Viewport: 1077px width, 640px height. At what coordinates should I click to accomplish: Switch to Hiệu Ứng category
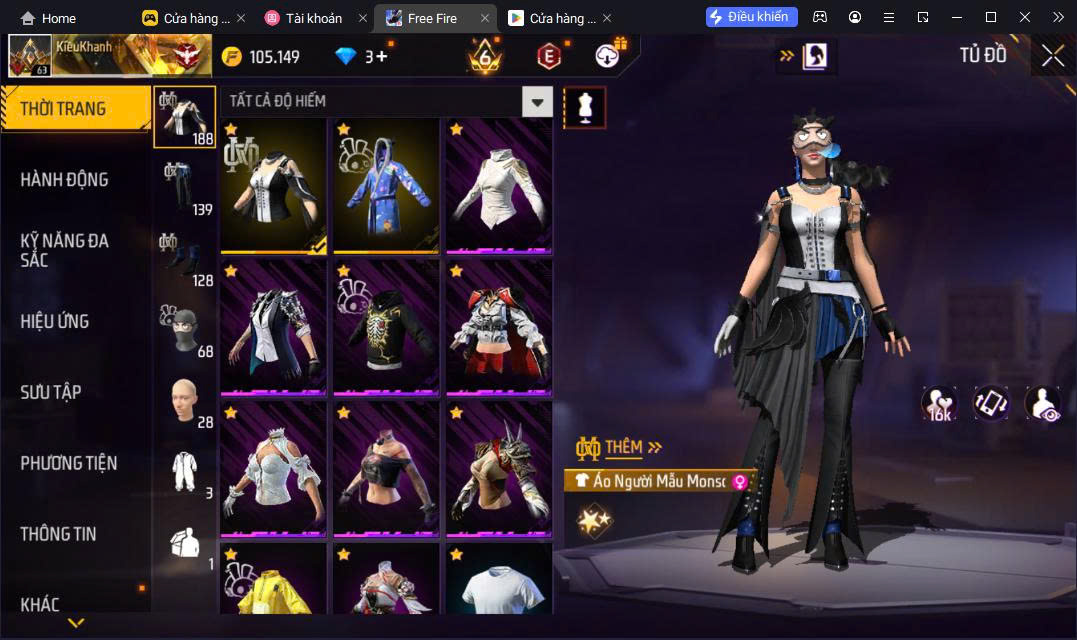(x=55, y=321)
